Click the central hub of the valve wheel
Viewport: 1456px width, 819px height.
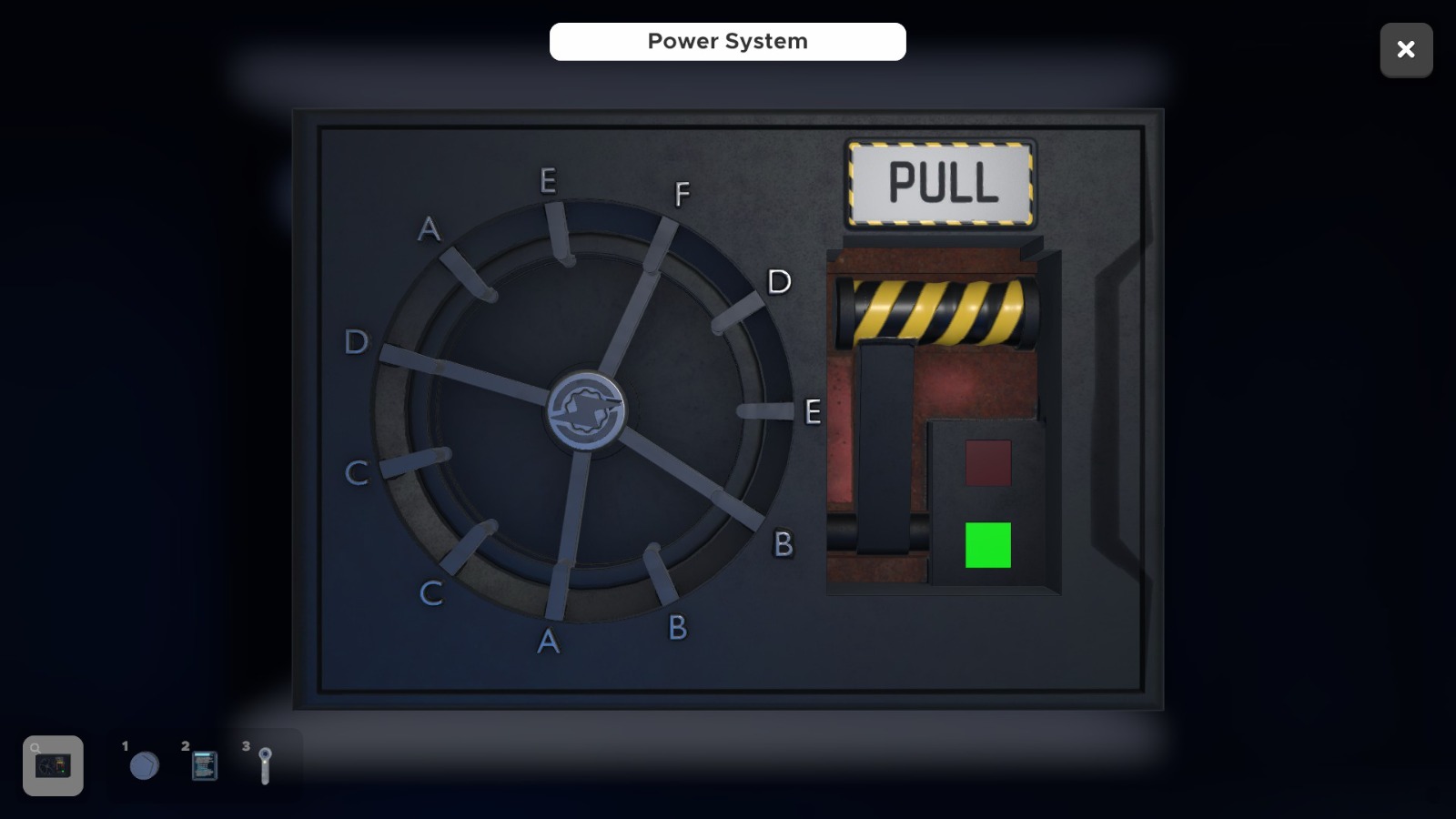(587, 411)
